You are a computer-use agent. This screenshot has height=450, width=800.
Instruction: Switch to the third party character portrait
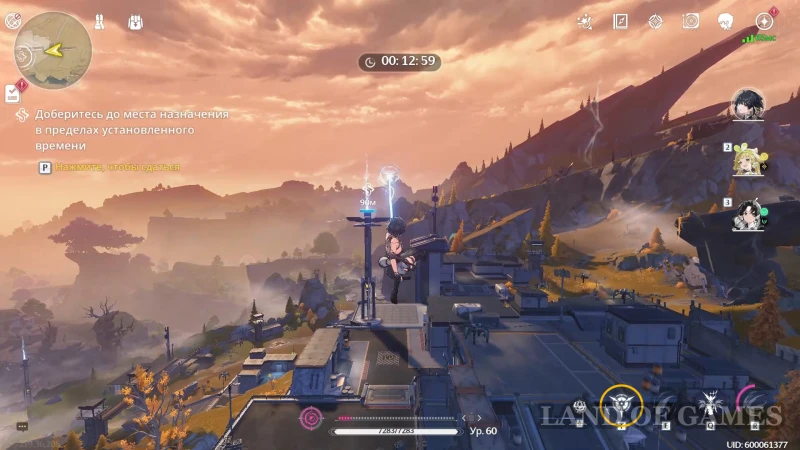pos(747,214)
